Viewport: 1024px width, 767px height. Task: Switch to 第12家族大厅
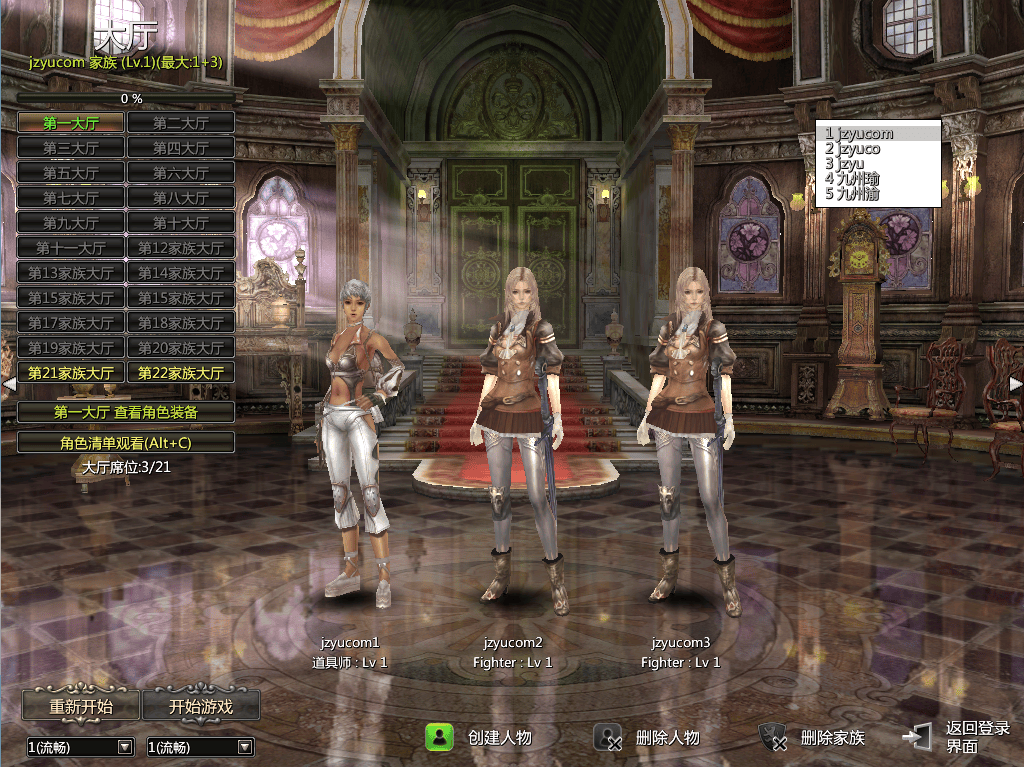[181, 248]
